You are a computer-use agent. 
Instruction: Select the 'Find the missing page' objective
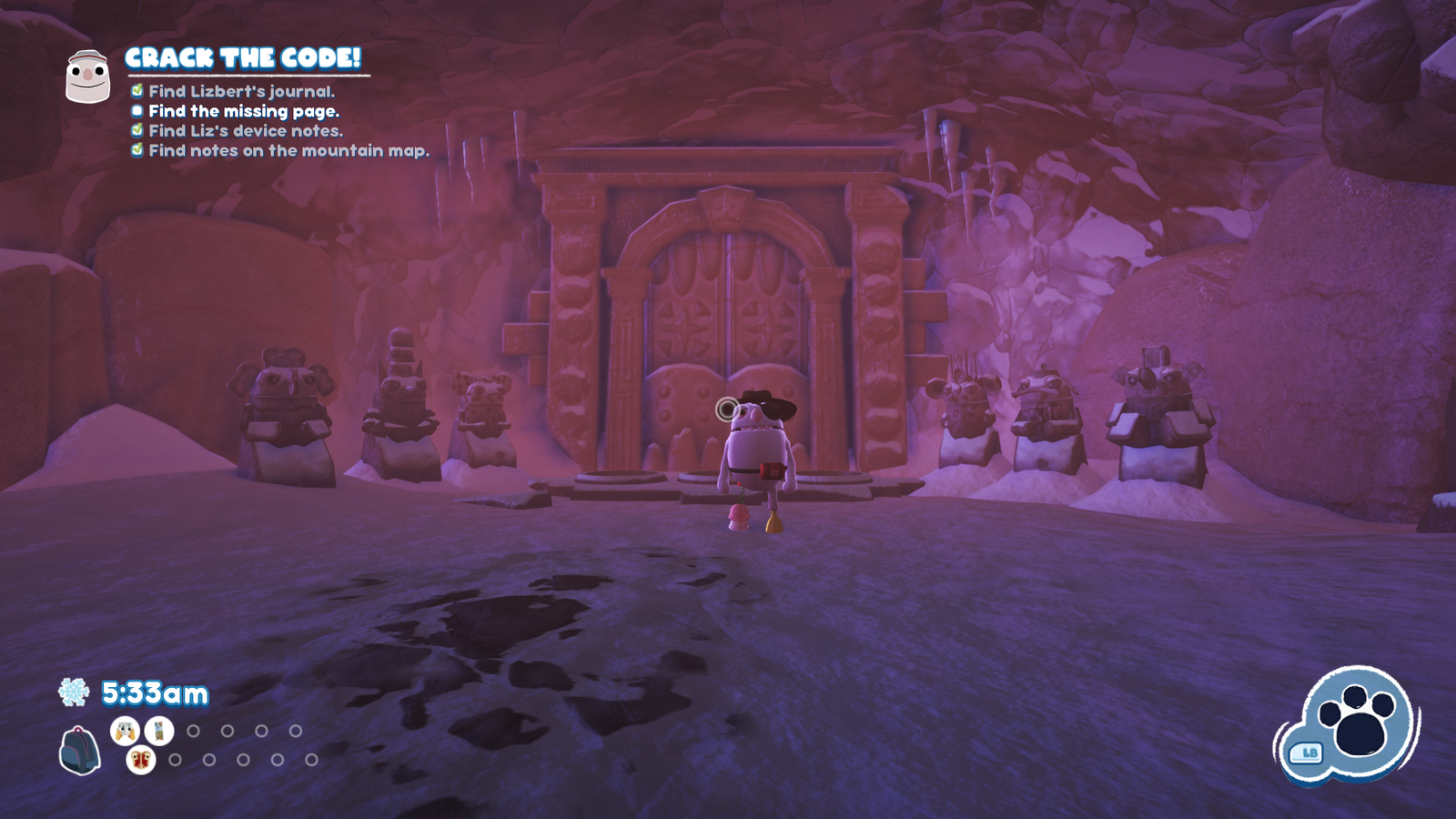point(244,111)
